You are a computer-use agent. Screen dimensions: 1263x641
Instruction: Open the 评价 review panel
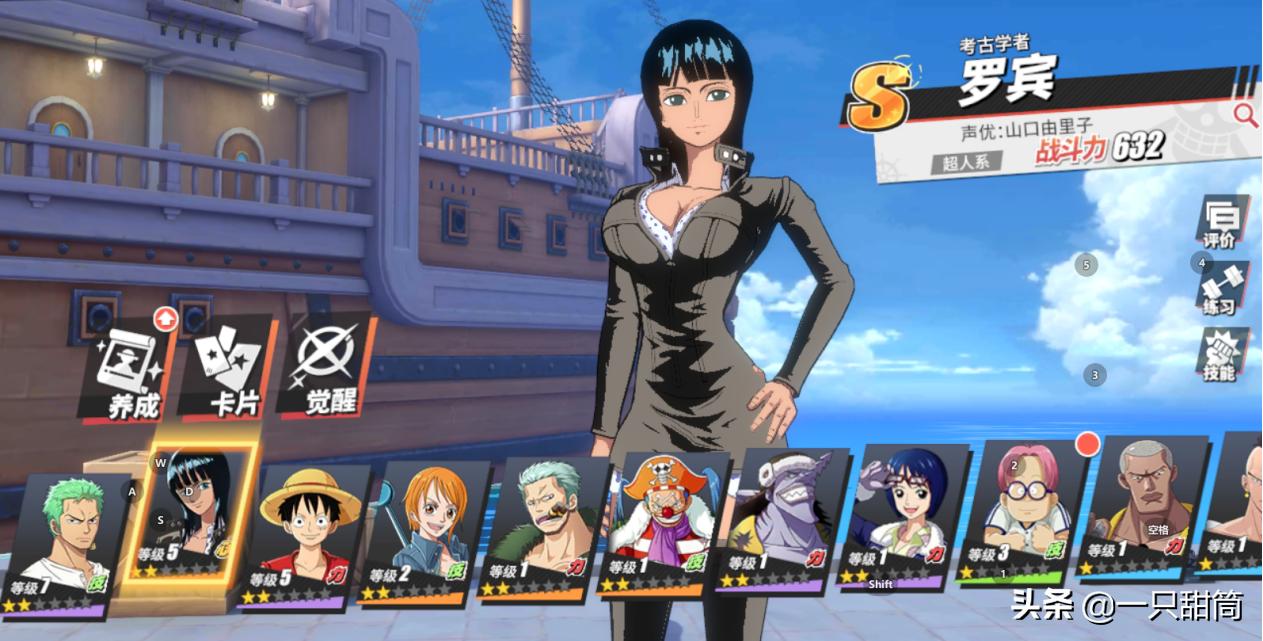[x=1221, y=222]
